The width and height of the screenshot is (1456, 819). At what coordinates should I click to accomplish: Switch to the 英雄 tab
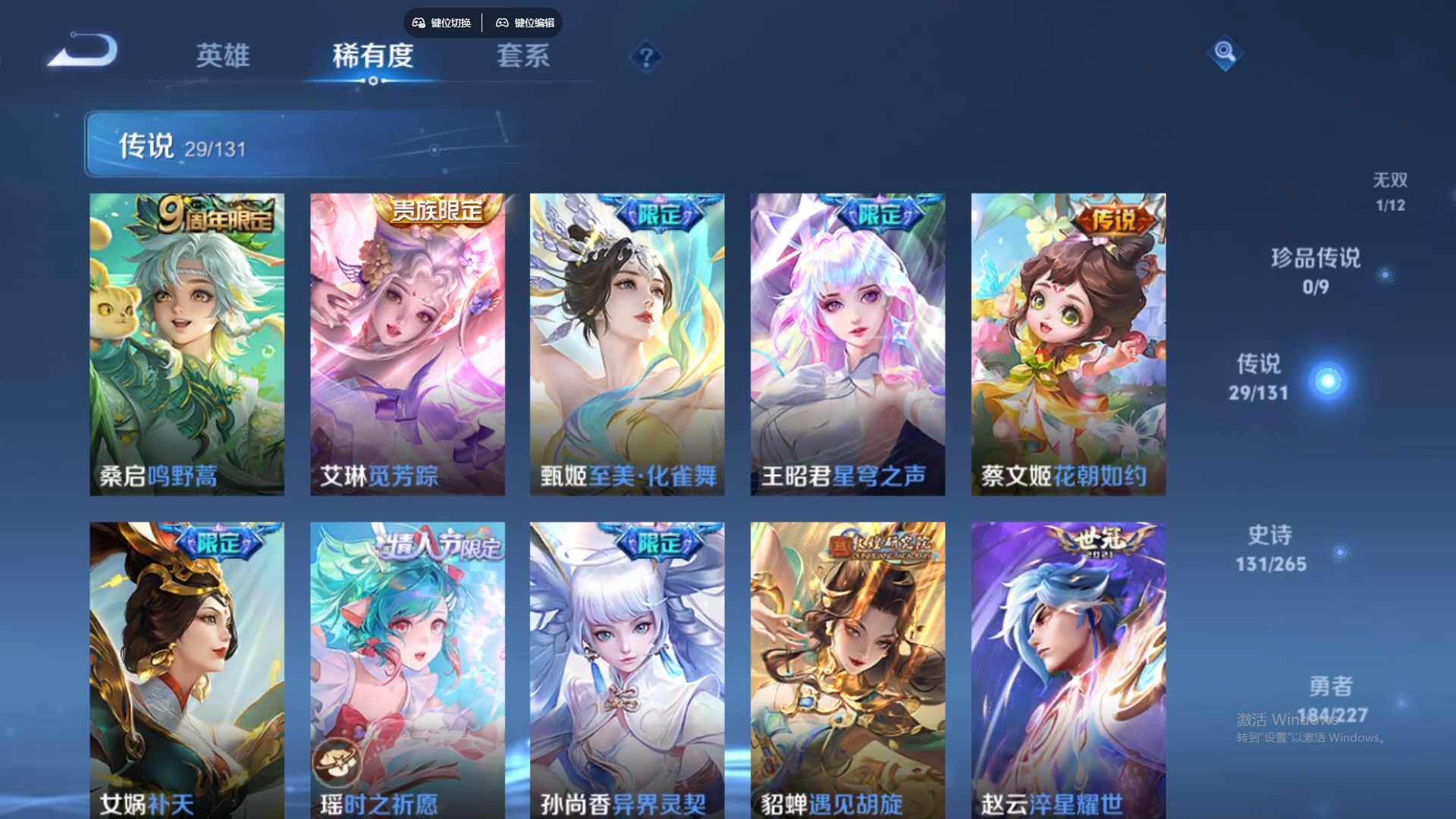(x=223, y=57)
